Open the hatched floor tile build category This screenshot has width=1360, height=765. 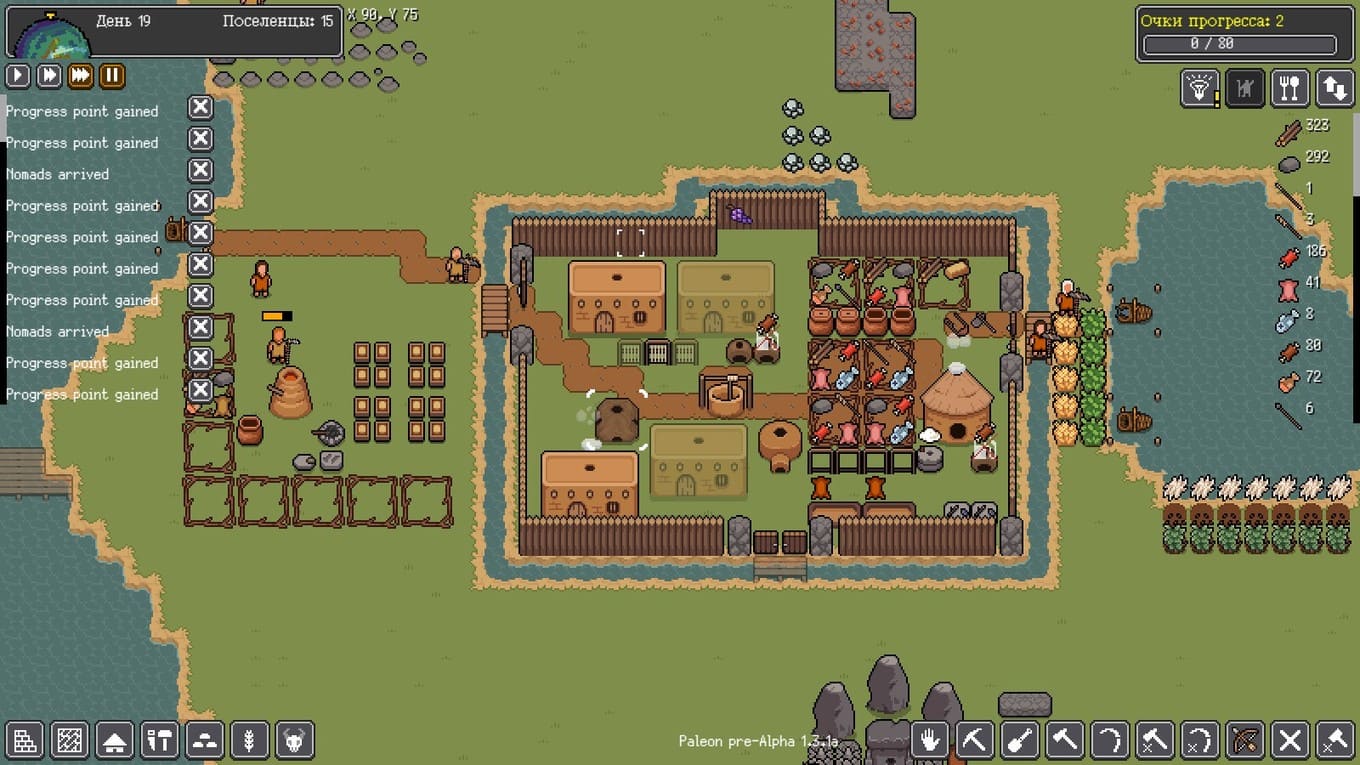(x=70, y=740)
